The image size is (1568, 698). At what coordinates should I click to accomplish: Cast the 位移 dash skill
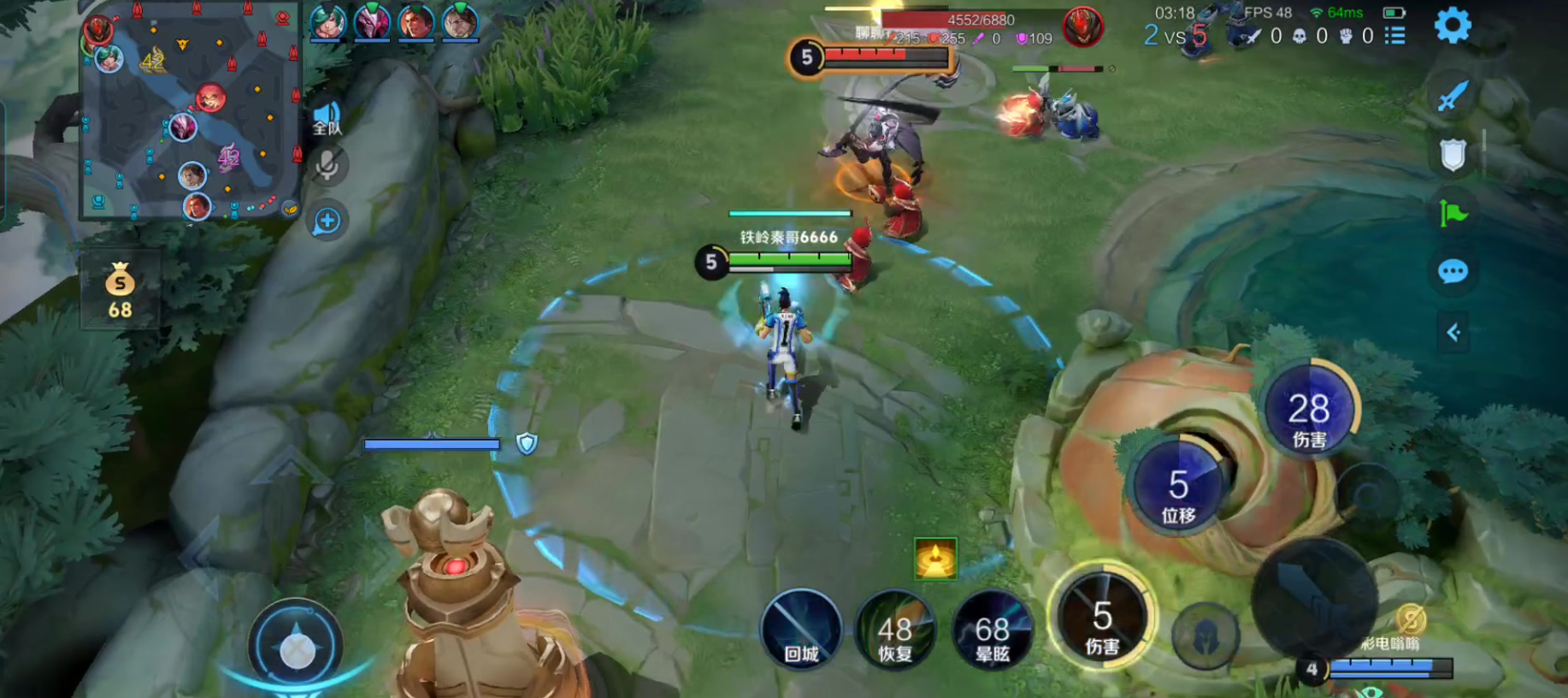[x=1178, y=485]
